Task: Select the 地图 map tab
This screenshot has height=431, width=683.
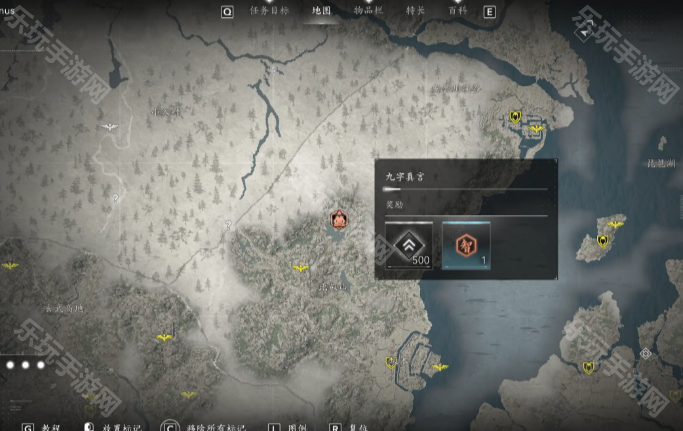Action: tap(321, 11)
